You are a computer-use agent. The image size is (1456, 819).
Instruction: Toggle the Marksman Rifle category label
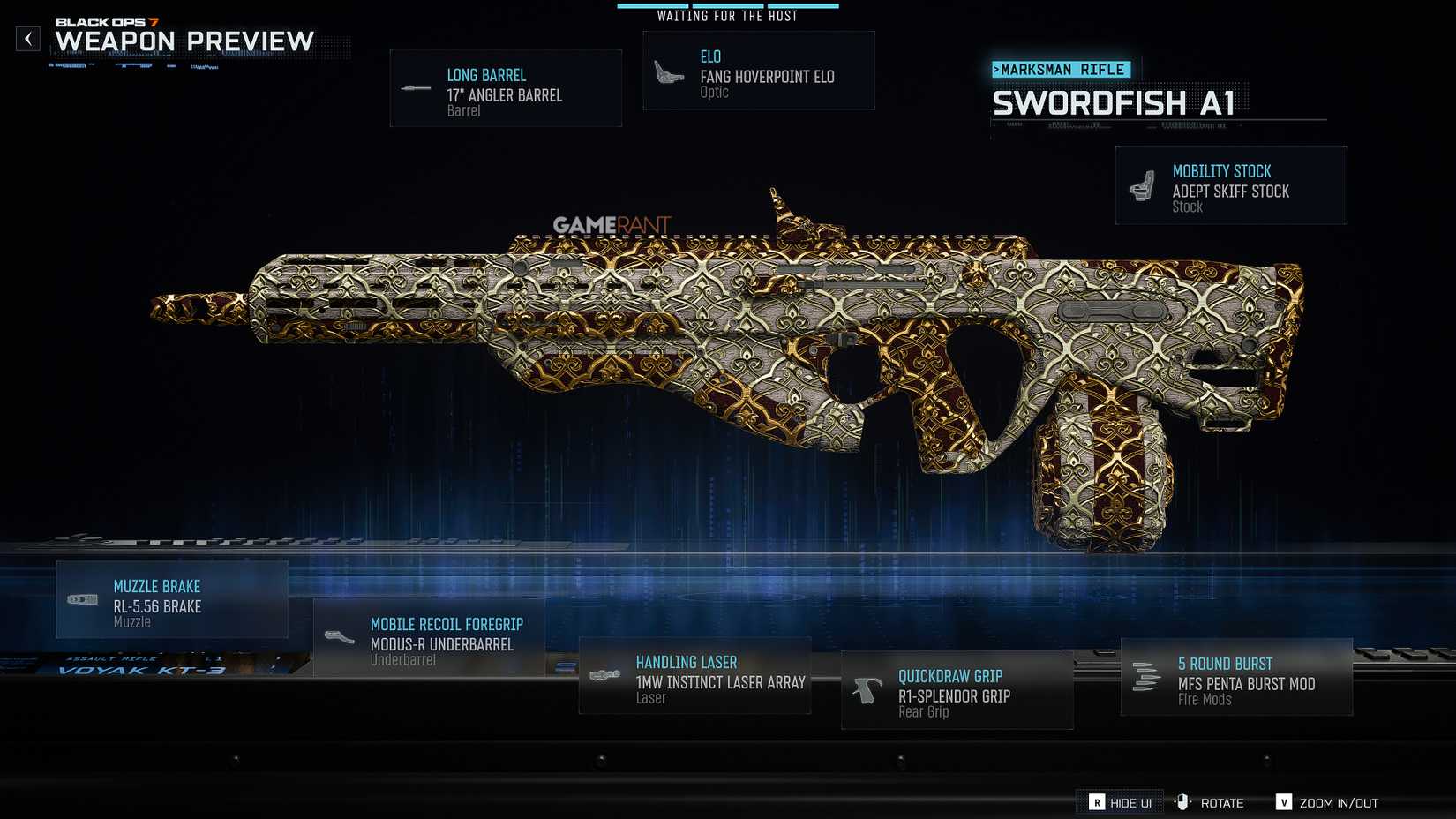(x=1062, y=69)
